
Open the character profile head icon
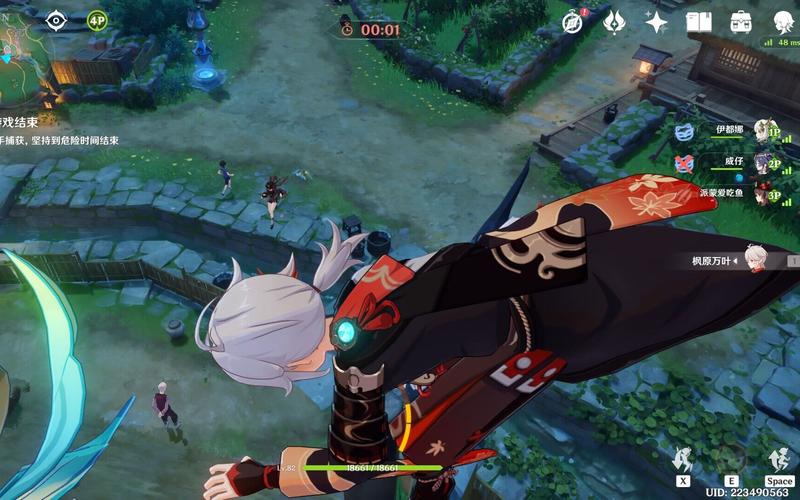pos(783,22)
